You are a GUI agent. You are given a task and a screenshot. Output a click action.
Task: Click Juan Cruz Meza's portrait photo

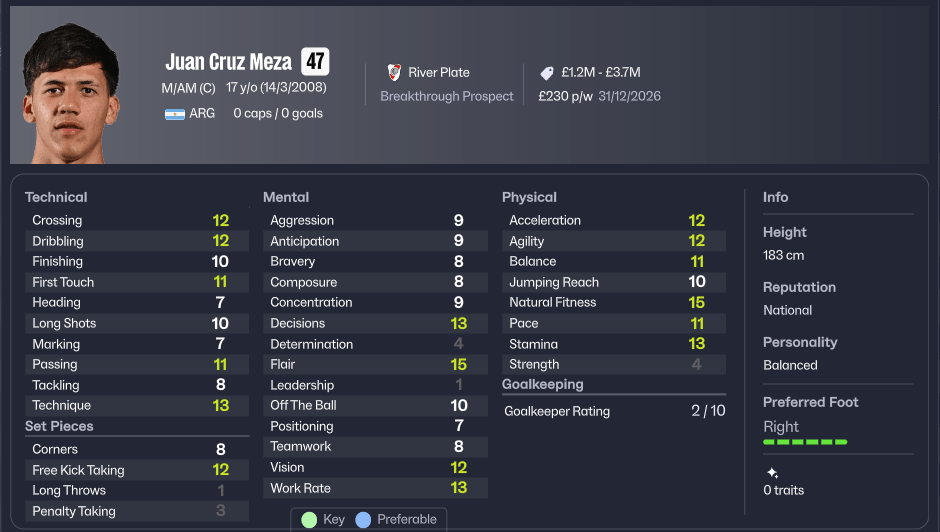click(70, 92)
